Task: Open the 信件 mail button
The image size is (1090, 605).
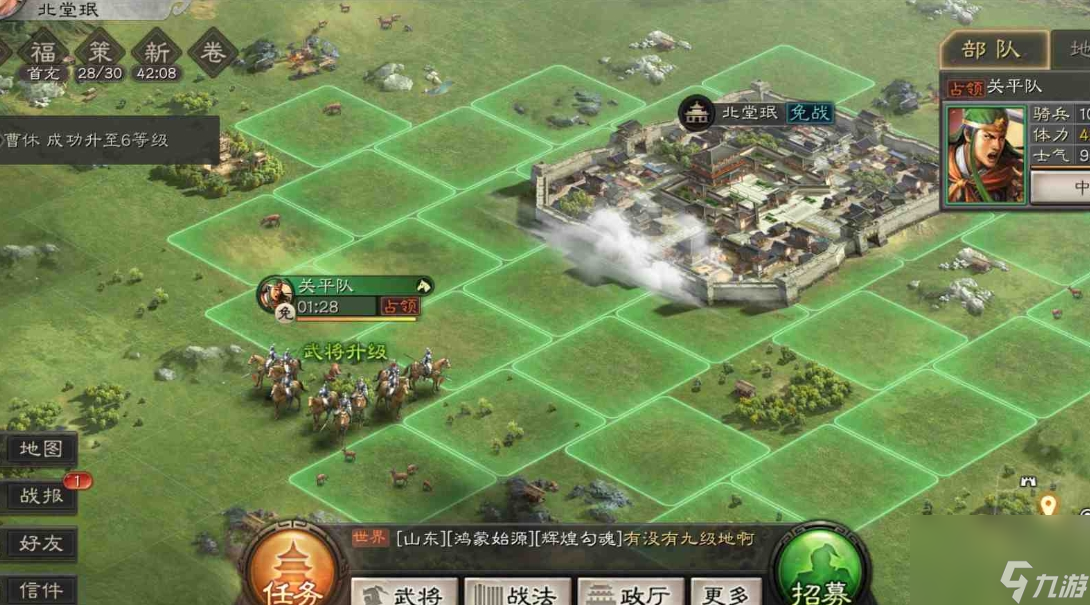Action: [40, 589]
